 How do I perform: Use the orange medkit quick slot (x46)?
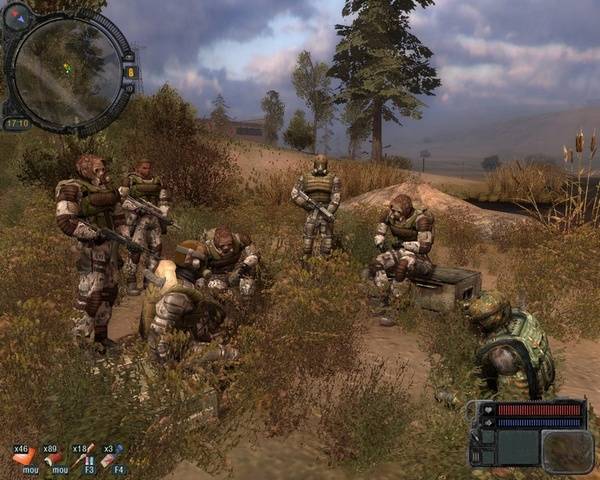click(x=22, y=458)
